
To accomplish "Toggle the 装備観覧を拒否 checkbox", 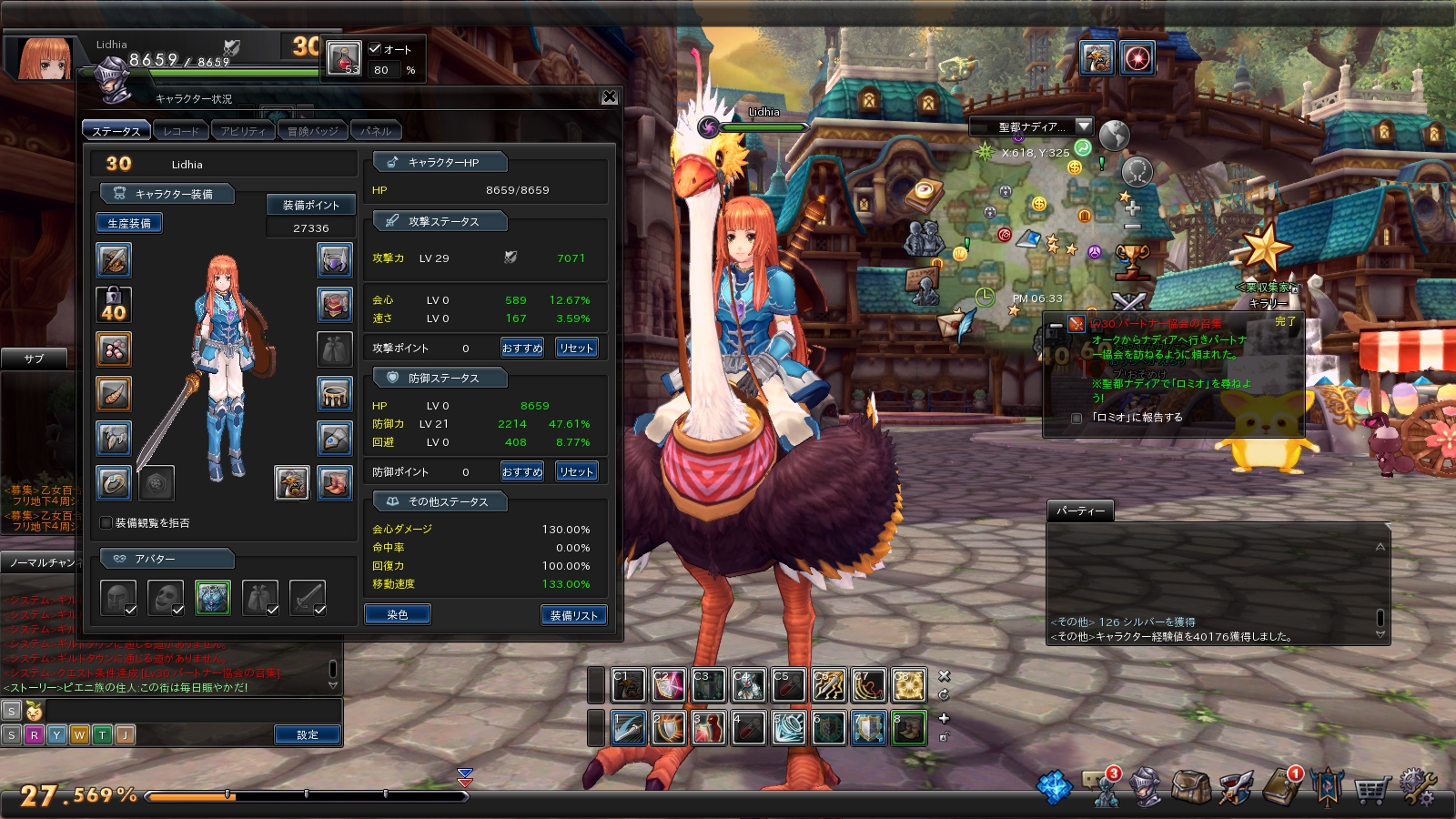I will tap(106, 523).
